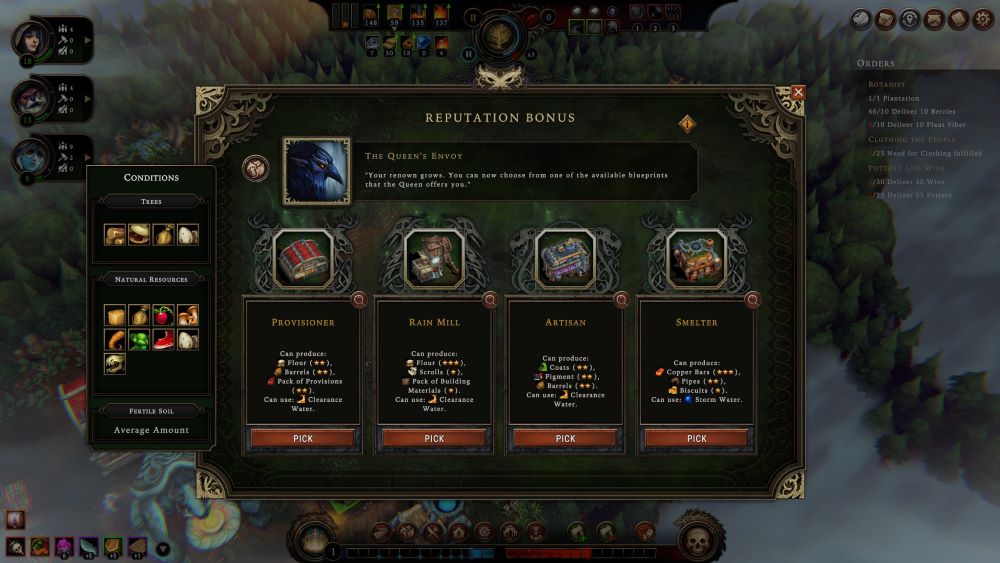The height and width of the screenshot is (563, 1000).
Task: Inspect Provisioner with its magnifier icon
Action: (x=359, y=299)
